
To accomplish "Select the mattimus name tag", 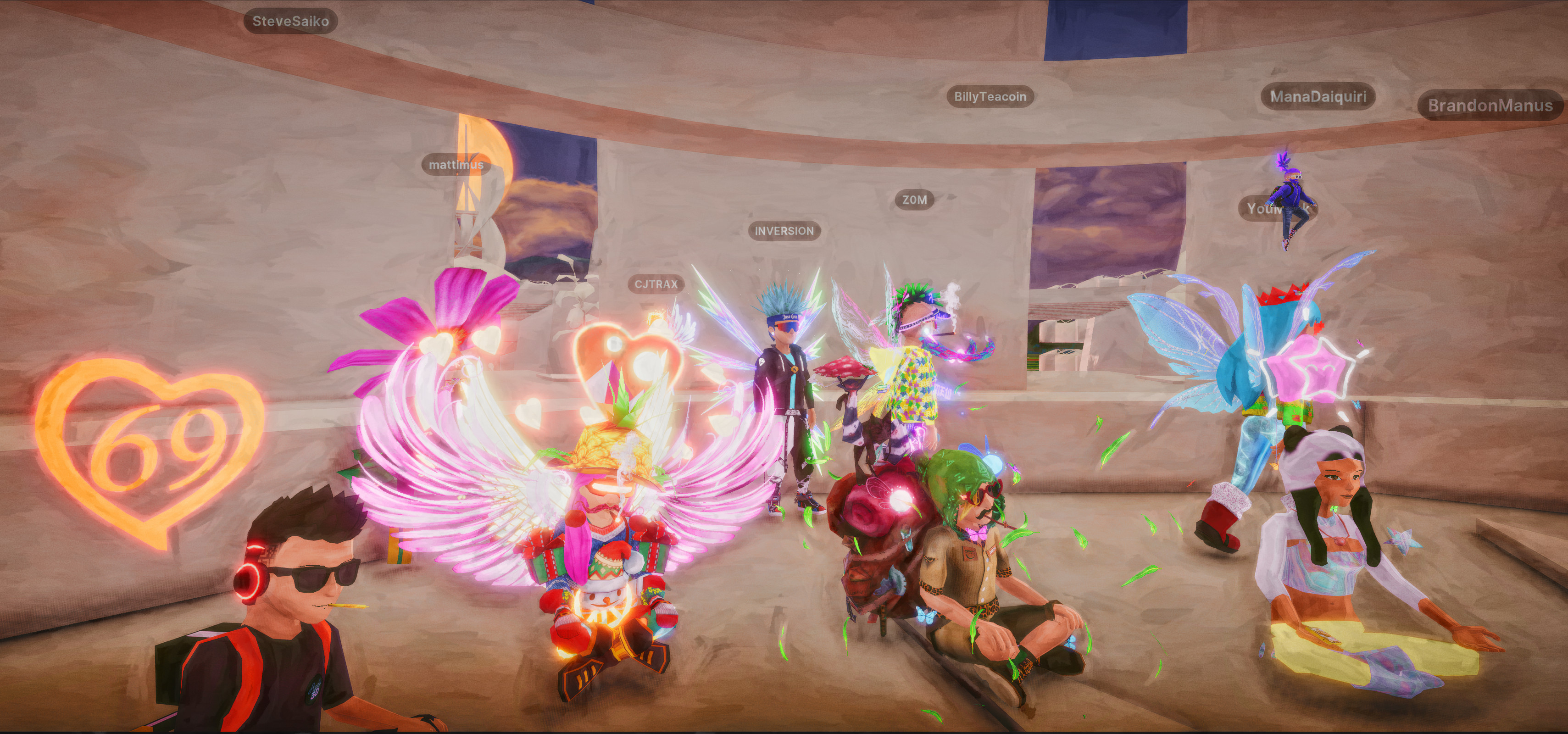I will click(456, 164).
